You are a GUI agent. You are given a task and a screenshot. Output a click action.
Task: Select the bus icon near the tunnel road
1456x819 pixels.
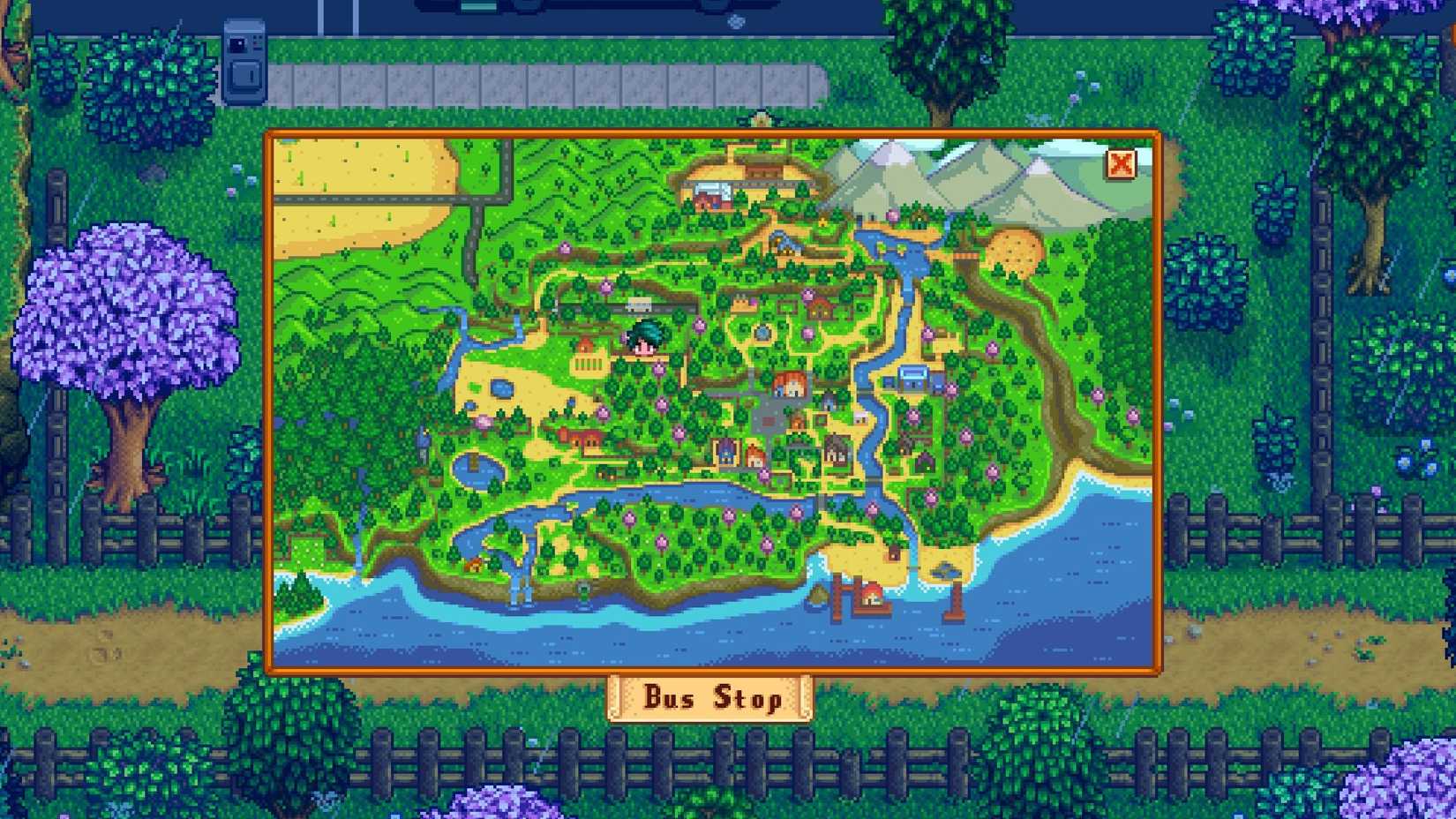point(639,304)
